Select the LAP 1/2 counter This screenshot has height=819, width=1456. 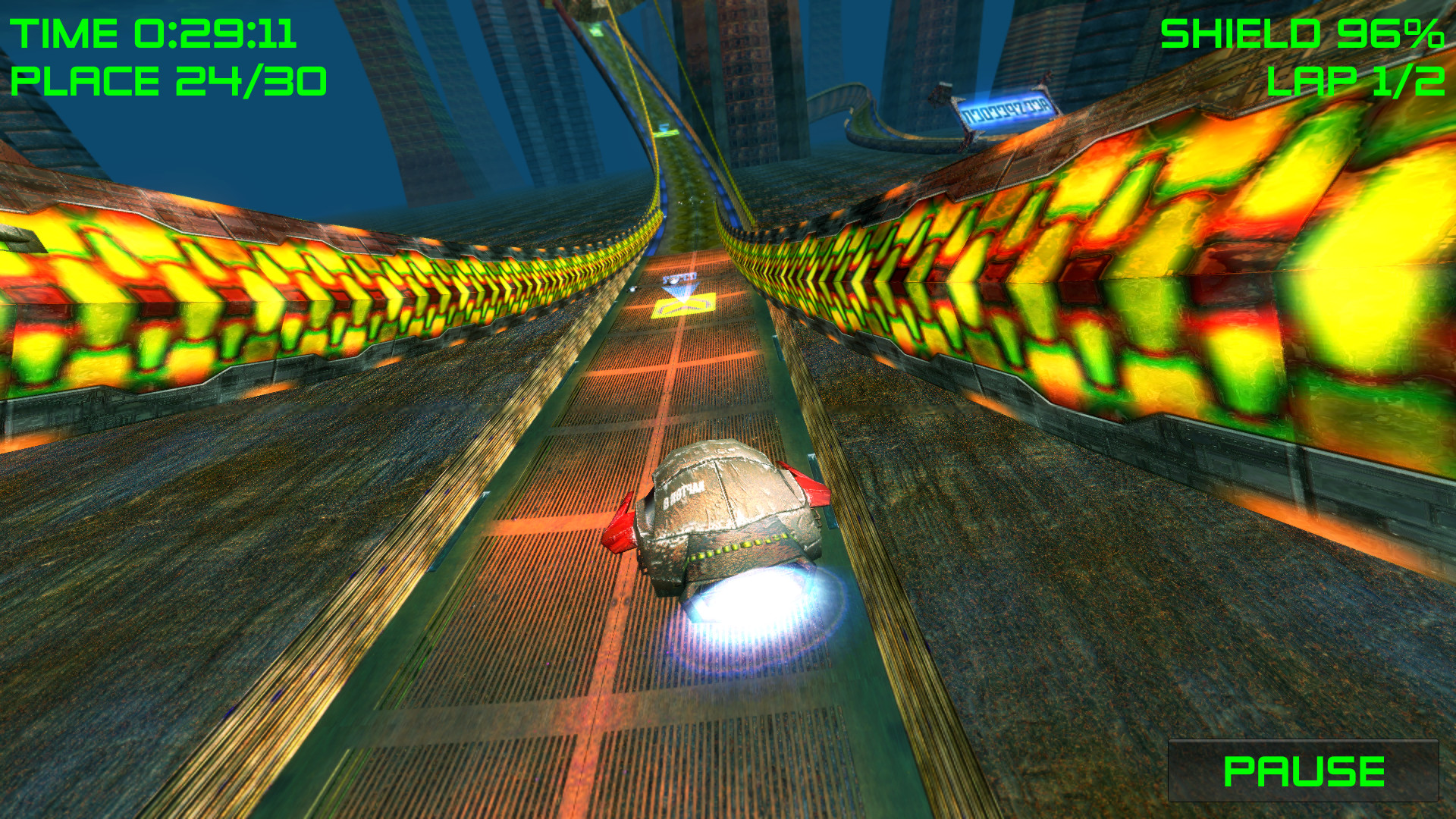(x=1357, y=83)
